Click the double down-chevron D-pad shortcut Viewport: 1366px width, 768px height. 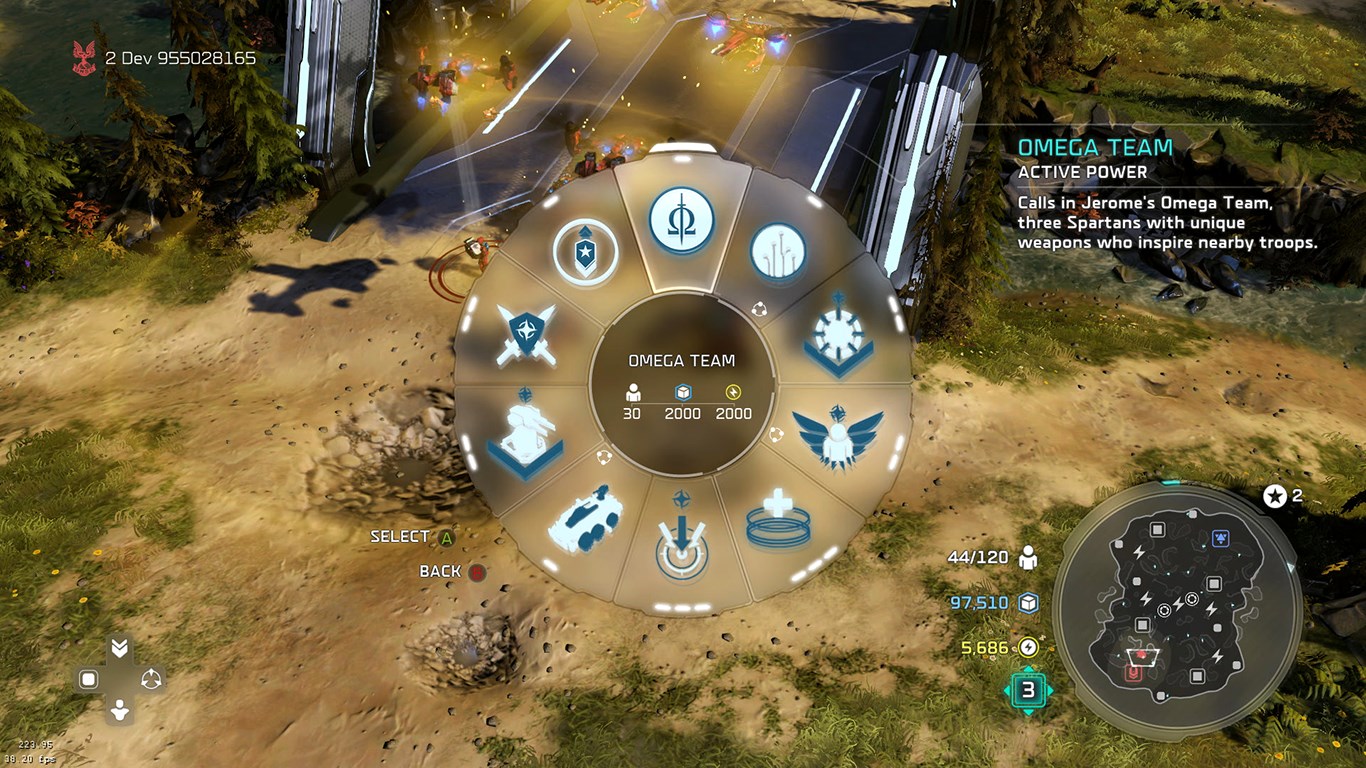(120, 648)
